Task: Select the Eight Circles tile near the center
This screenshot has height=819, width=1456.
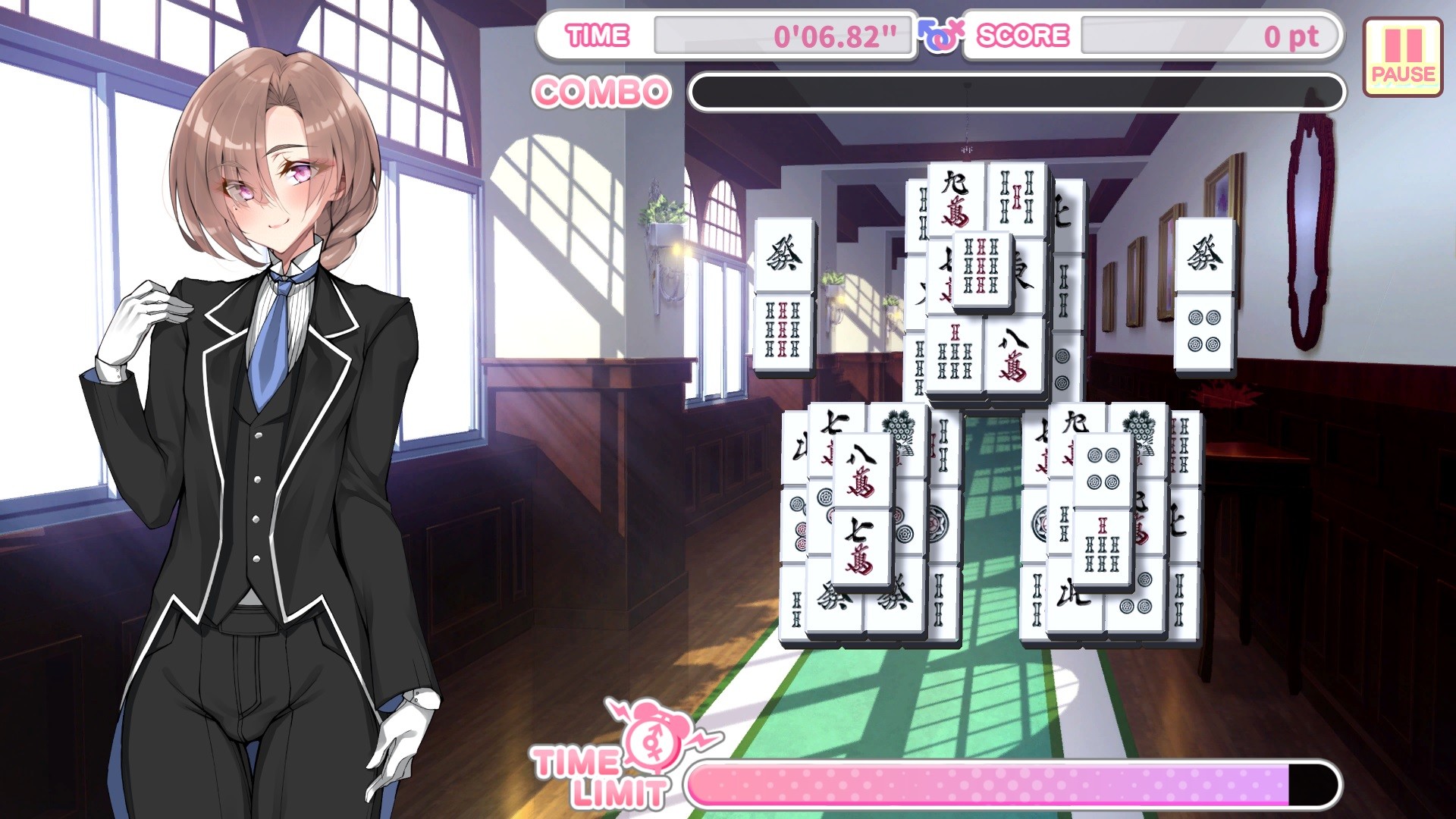Action: pos(799,525)
